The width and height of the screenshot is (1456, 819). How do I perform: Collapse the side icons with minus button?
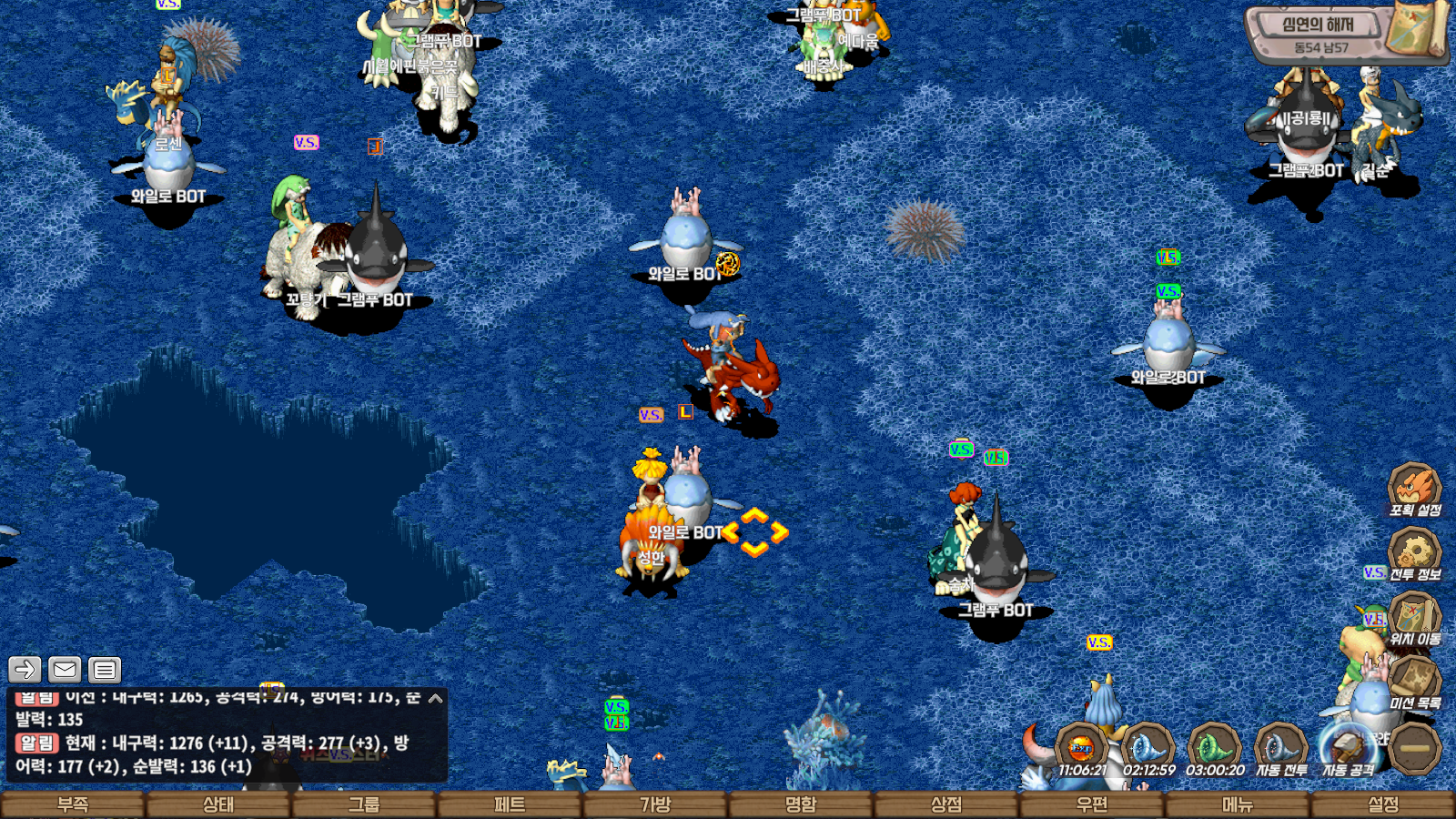(x=1415, y=748)
